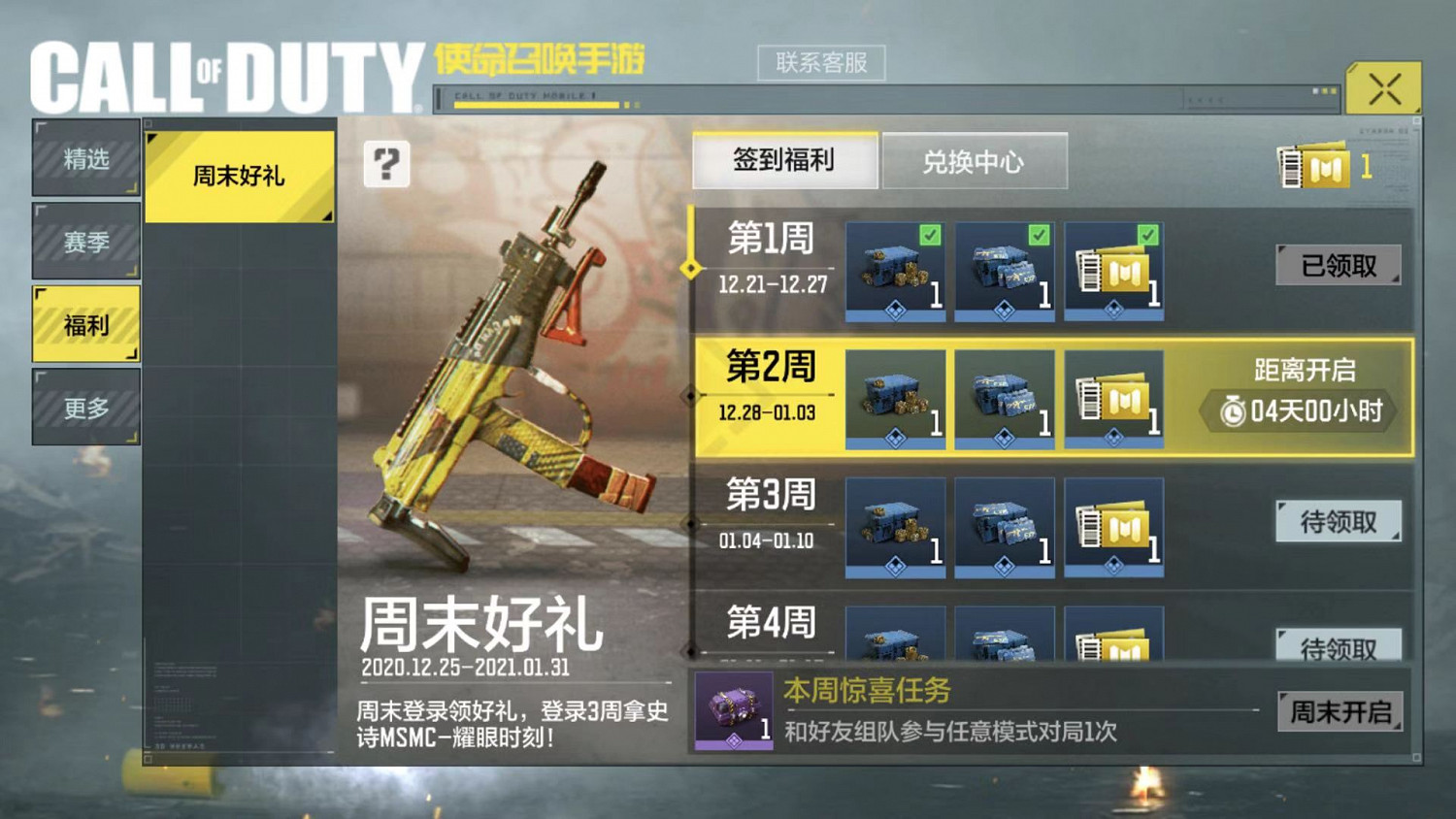Screen dimensions: 1456x819
Task: Expand the Week 2 highlighted reward row
Action: point(770,388)
